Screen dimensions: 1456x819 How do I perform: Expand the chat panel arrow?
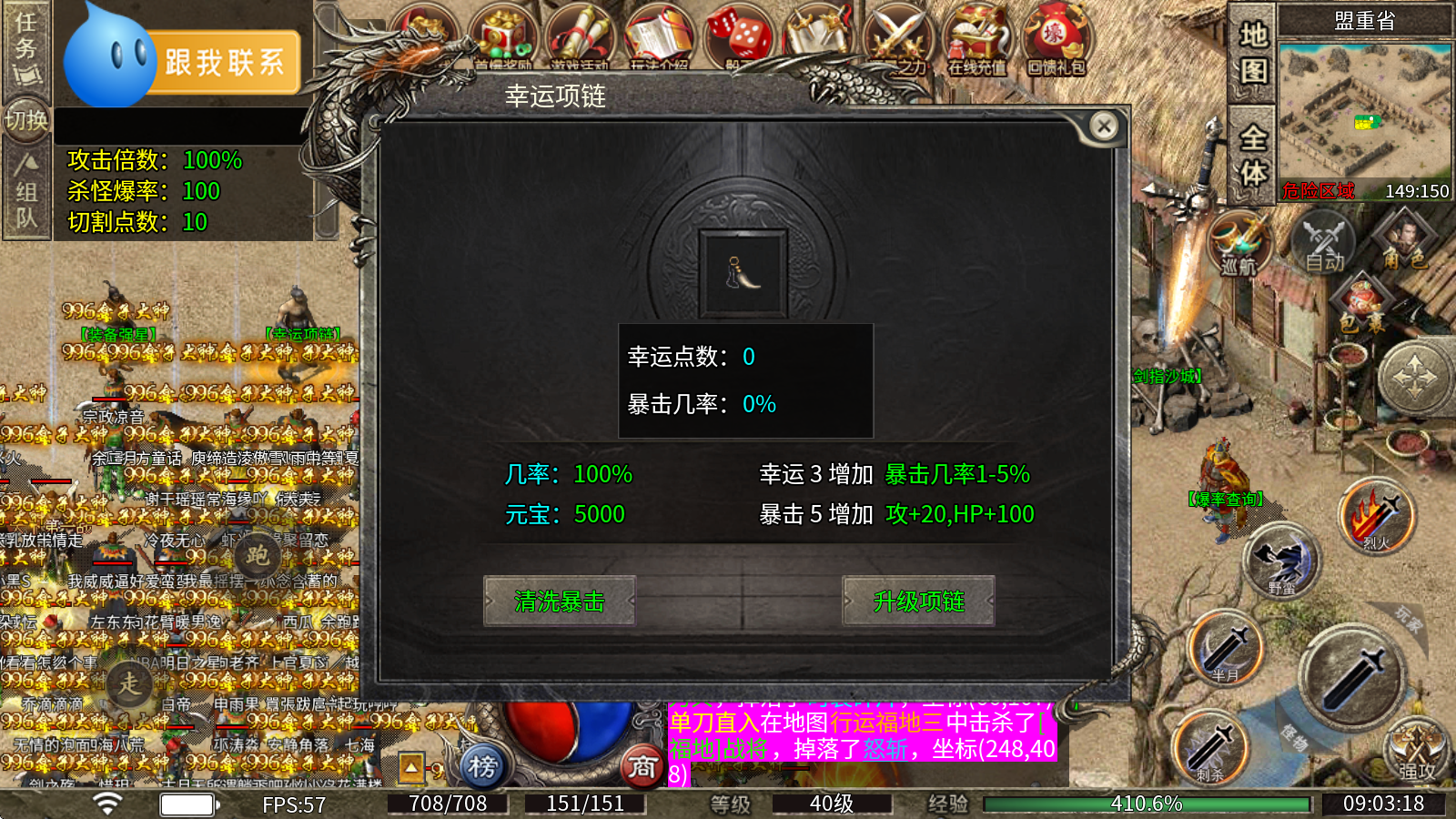click(x=411, y=767)
